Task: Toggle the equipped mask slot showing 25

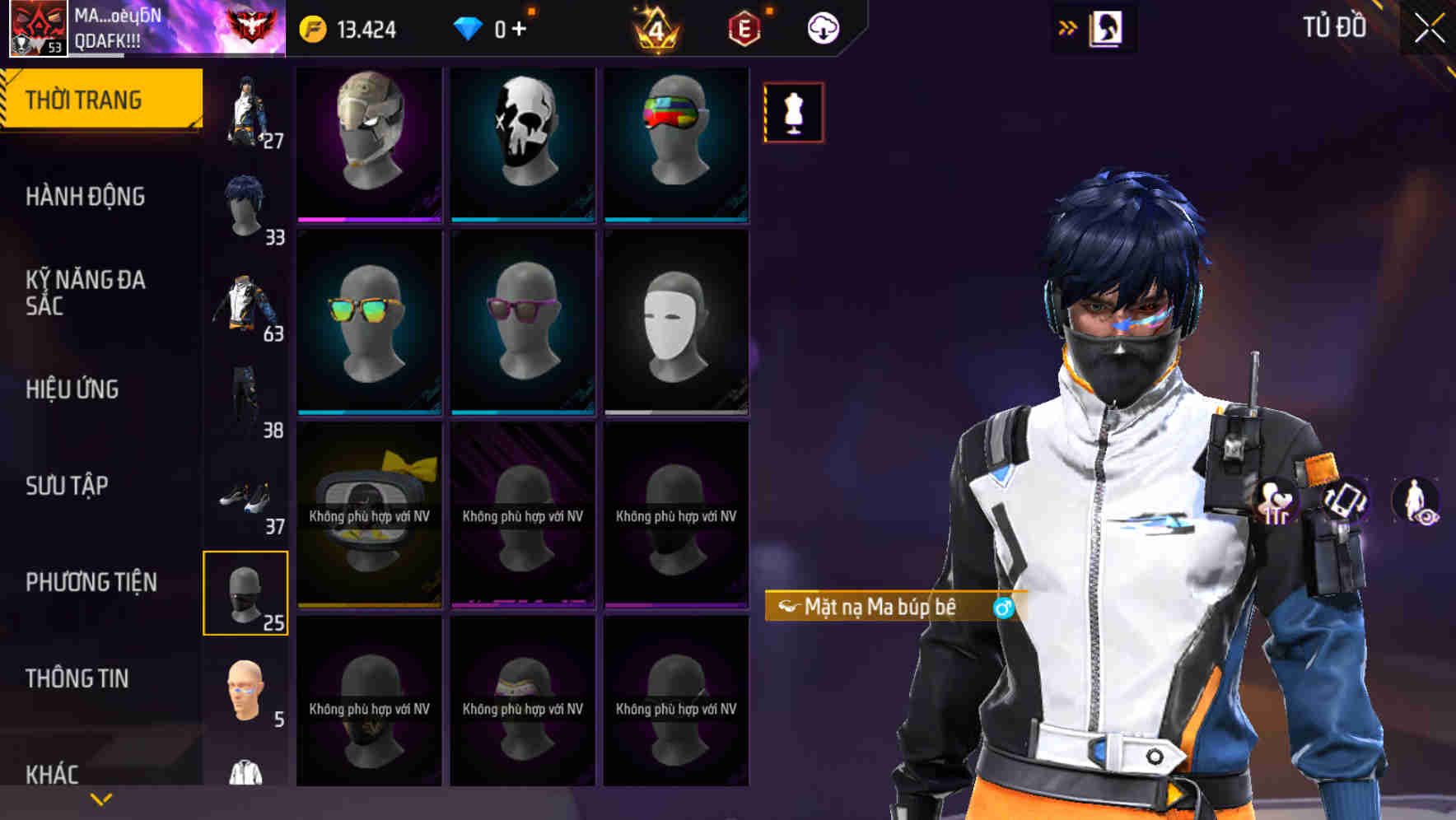Action: (246, 594)
